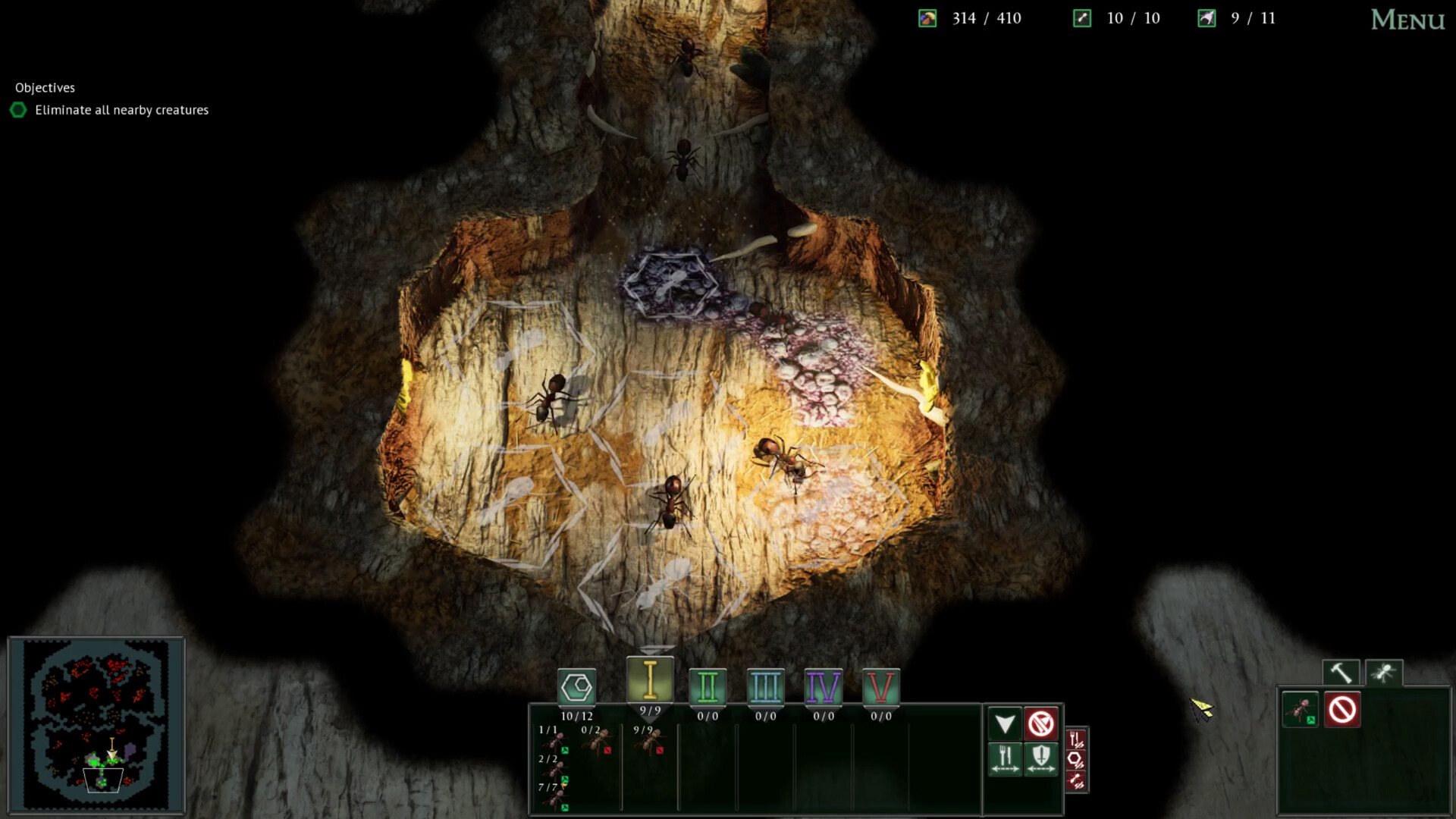The width and height of the screenshot is (1456, 819).
Task: Switch to squad tab V with red numeral
Action: coord(880,687)
